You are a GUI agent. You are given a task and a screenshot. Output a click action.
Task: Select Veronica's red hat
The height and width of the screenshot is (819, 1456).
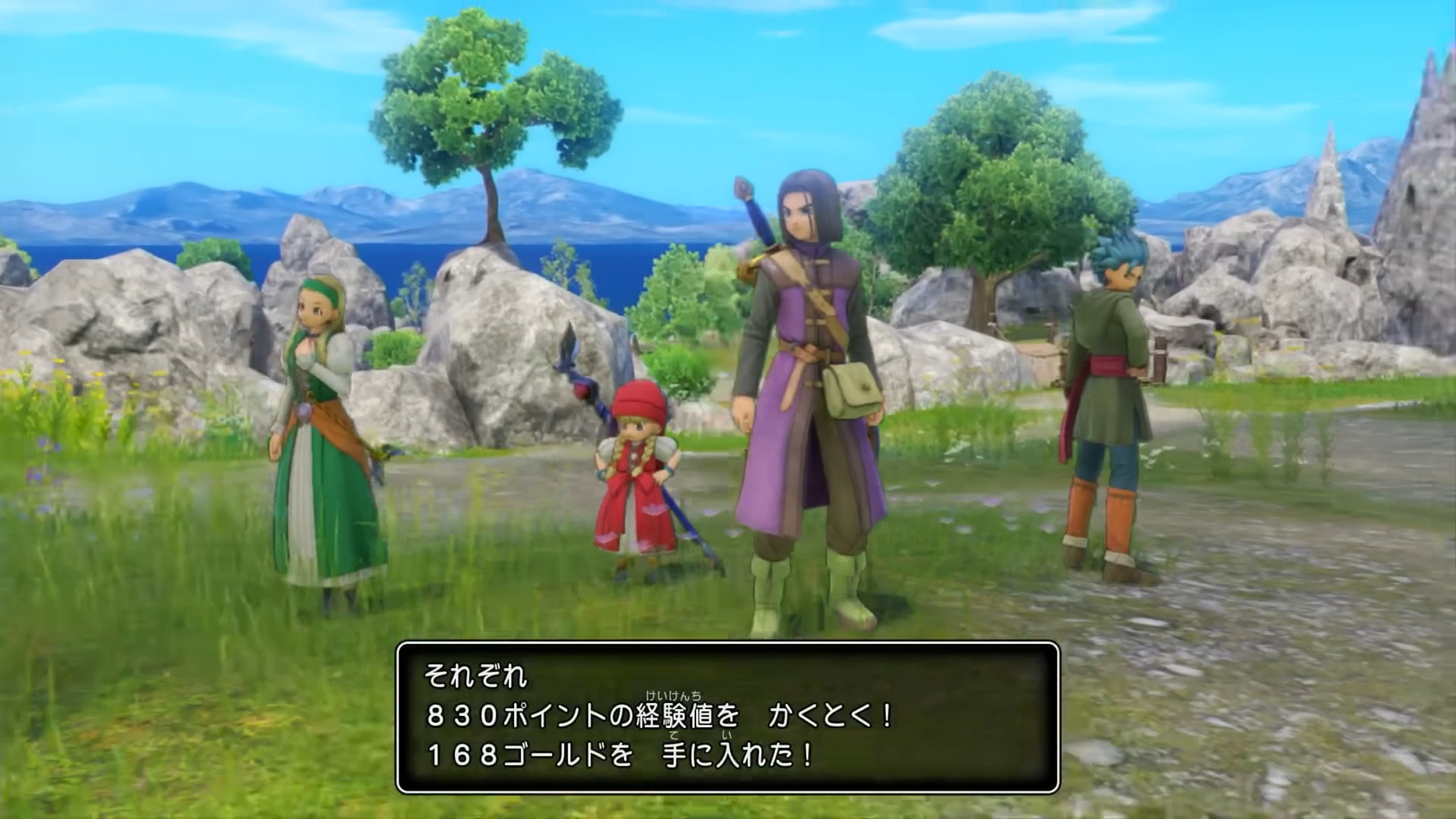(x=639, y=398)
